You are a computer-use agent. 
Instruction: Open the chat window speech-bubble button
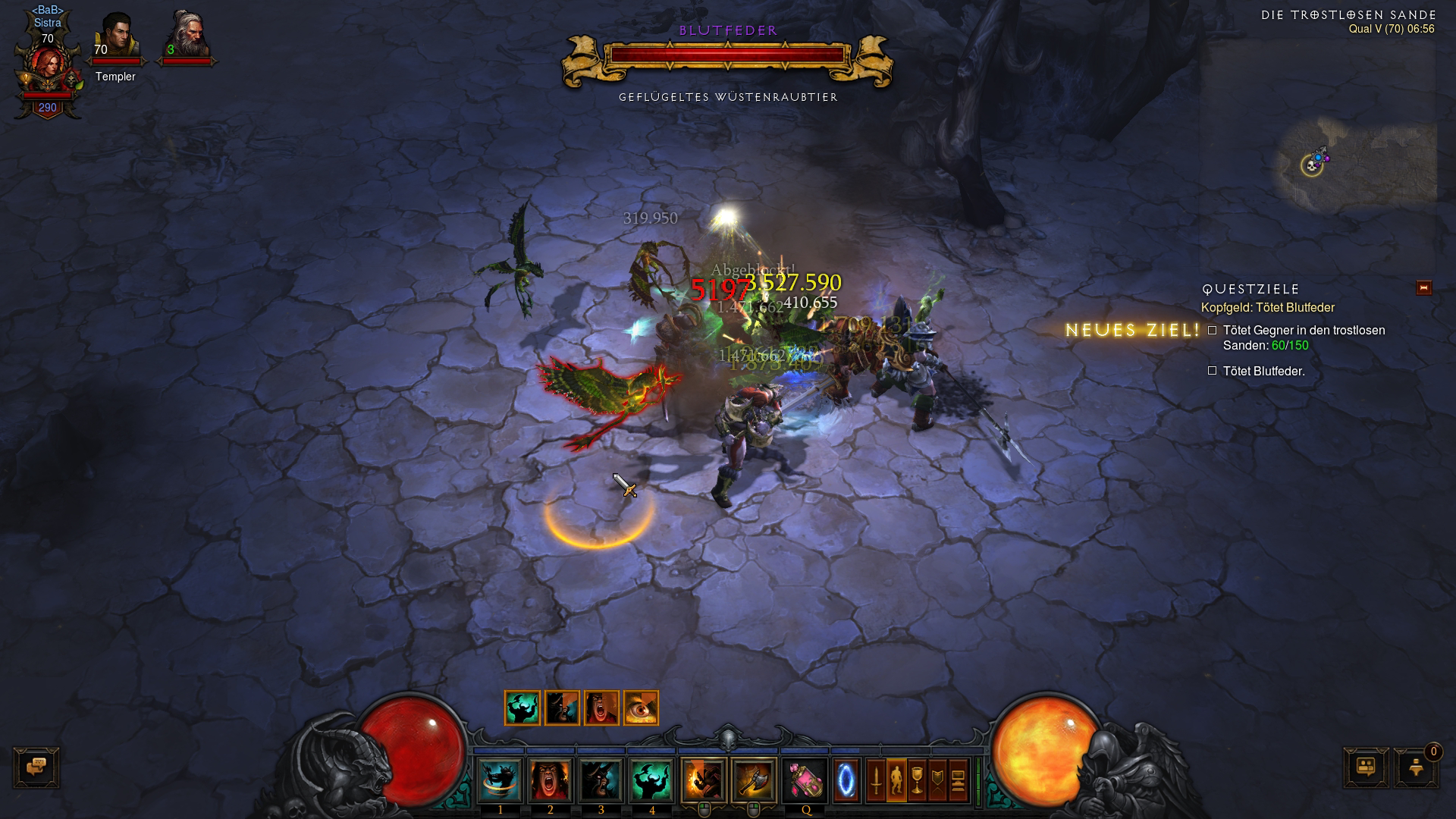click(x=36, y=767)
